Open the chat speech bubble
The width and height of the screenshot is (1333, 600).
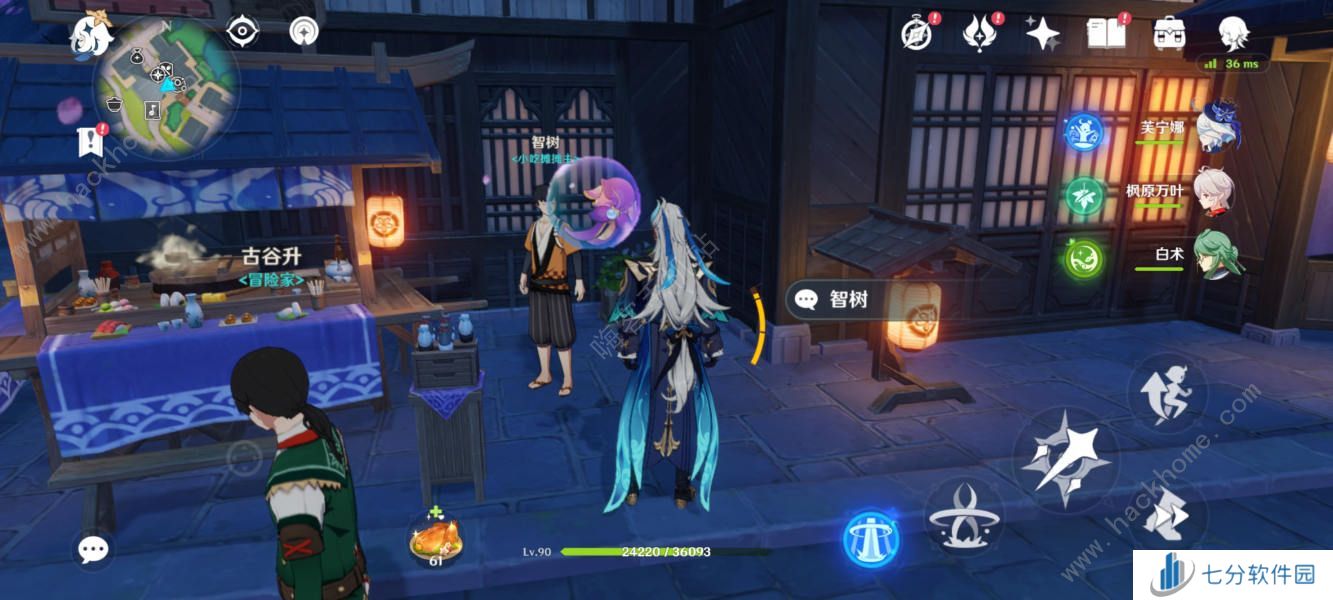(x=94, y=548)
